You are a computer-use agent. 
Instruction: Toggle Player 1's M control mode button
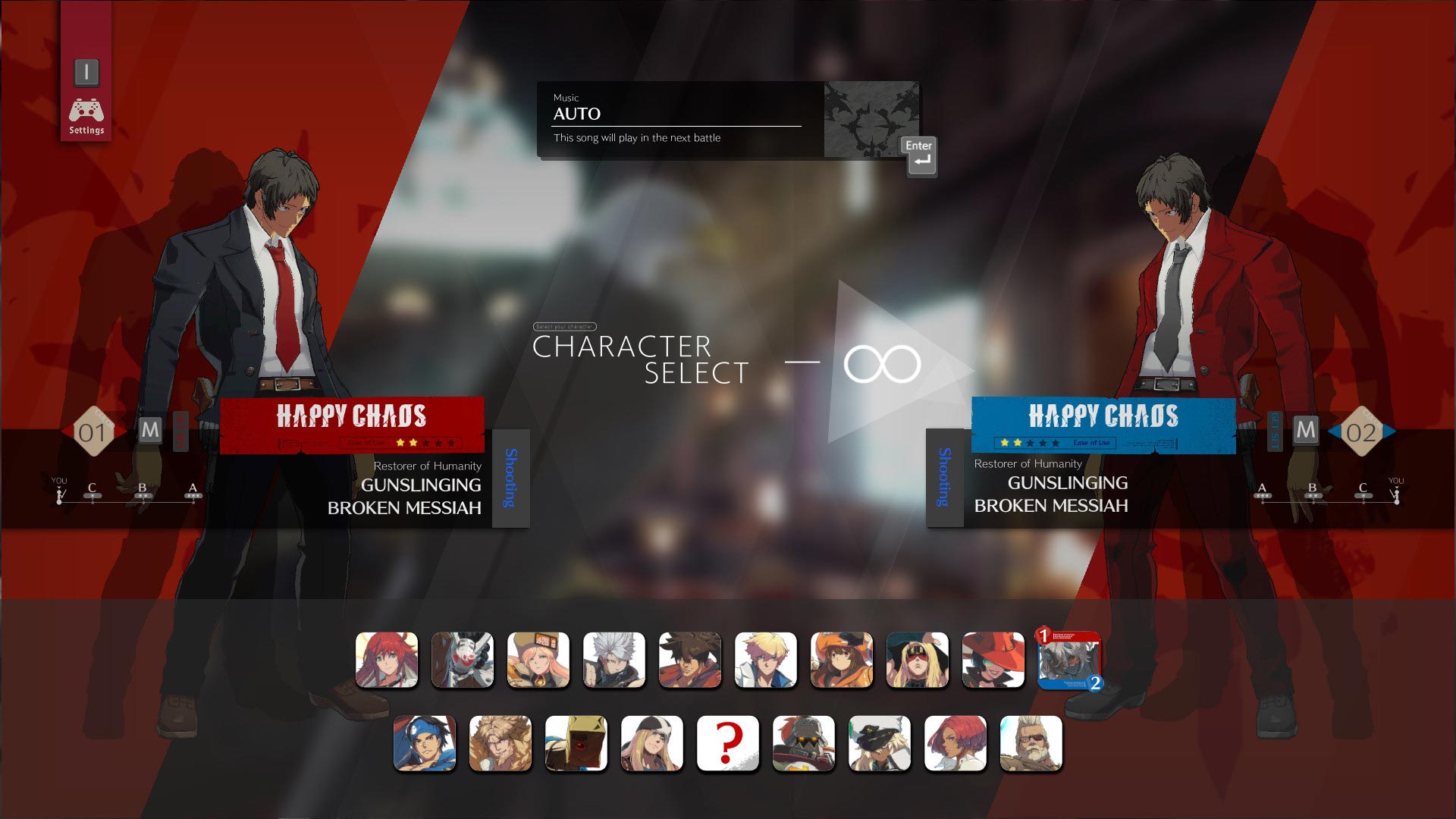click(151, 429)
